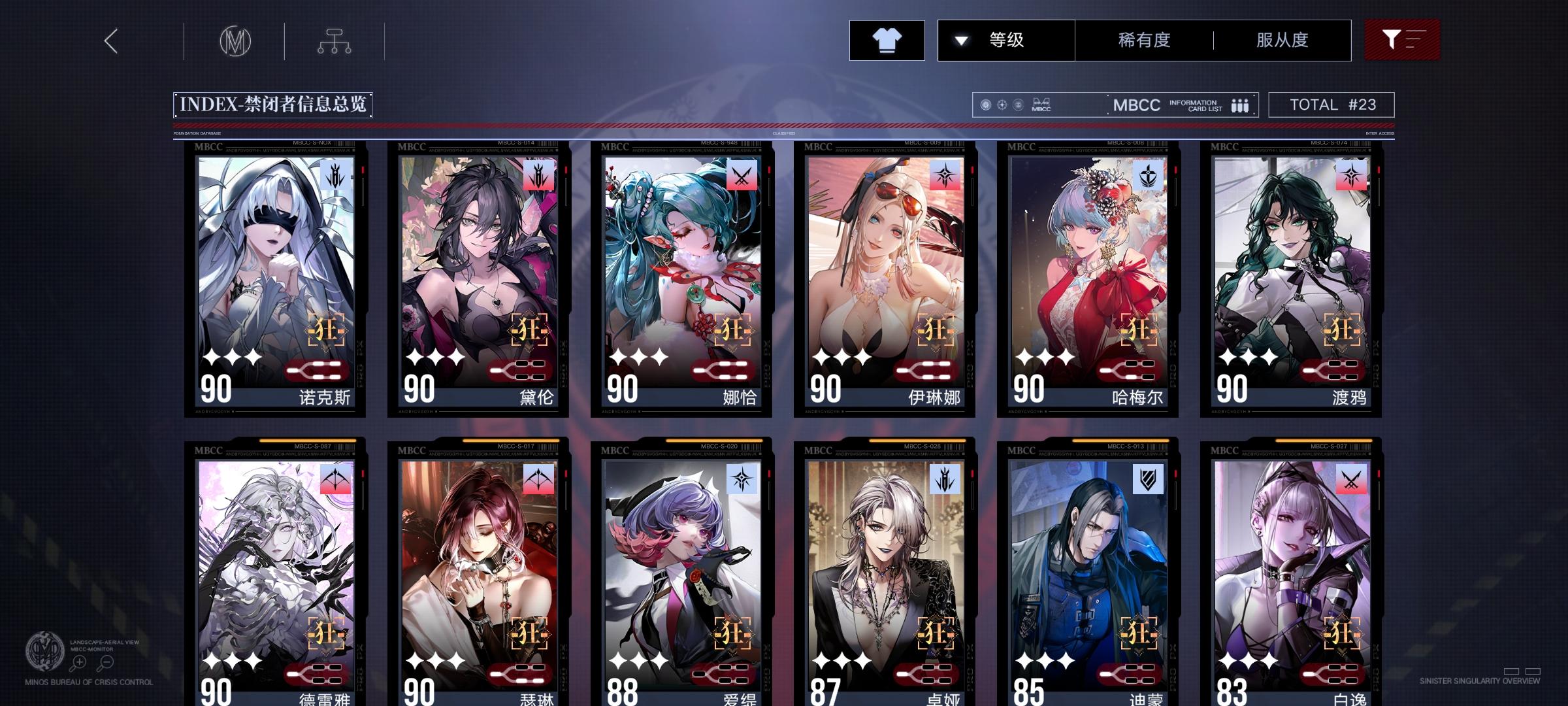Select the outfit shirt icon
The height and width of the screenshot is (706, 1568).
887,40
